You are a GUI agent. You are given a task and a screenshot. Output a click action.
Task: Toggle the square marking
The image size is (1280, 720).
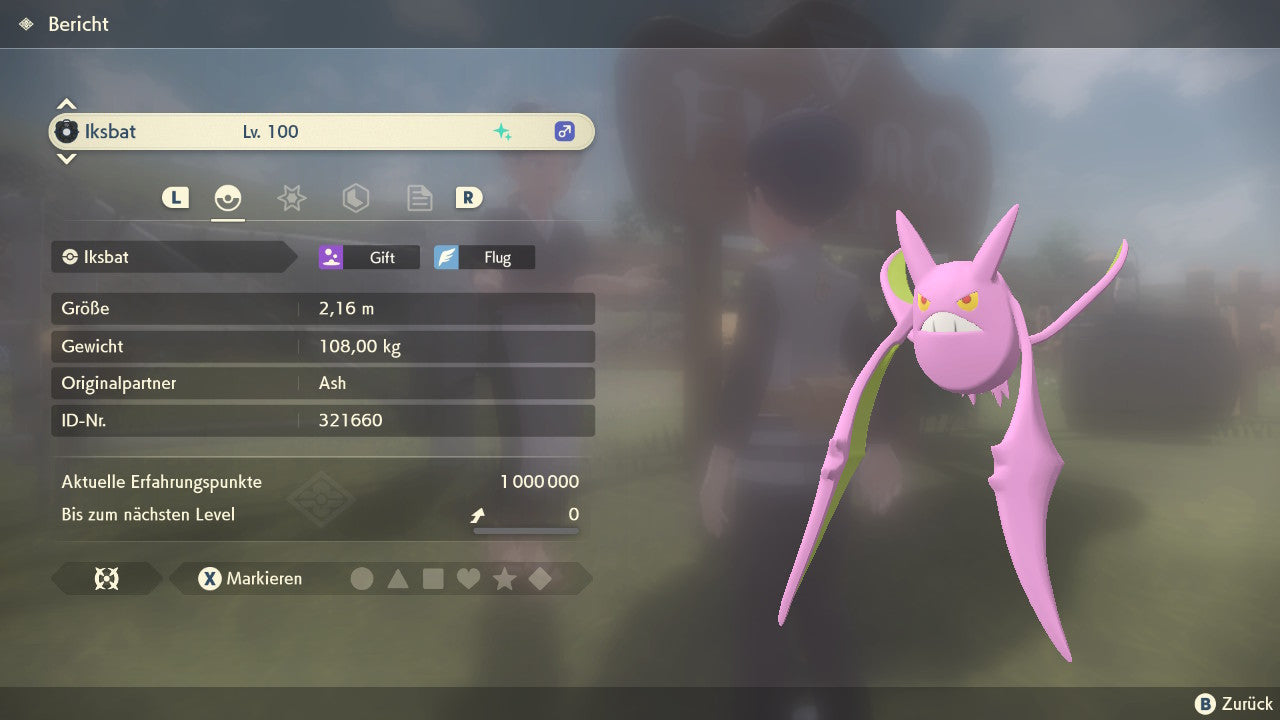coord(433,579)
